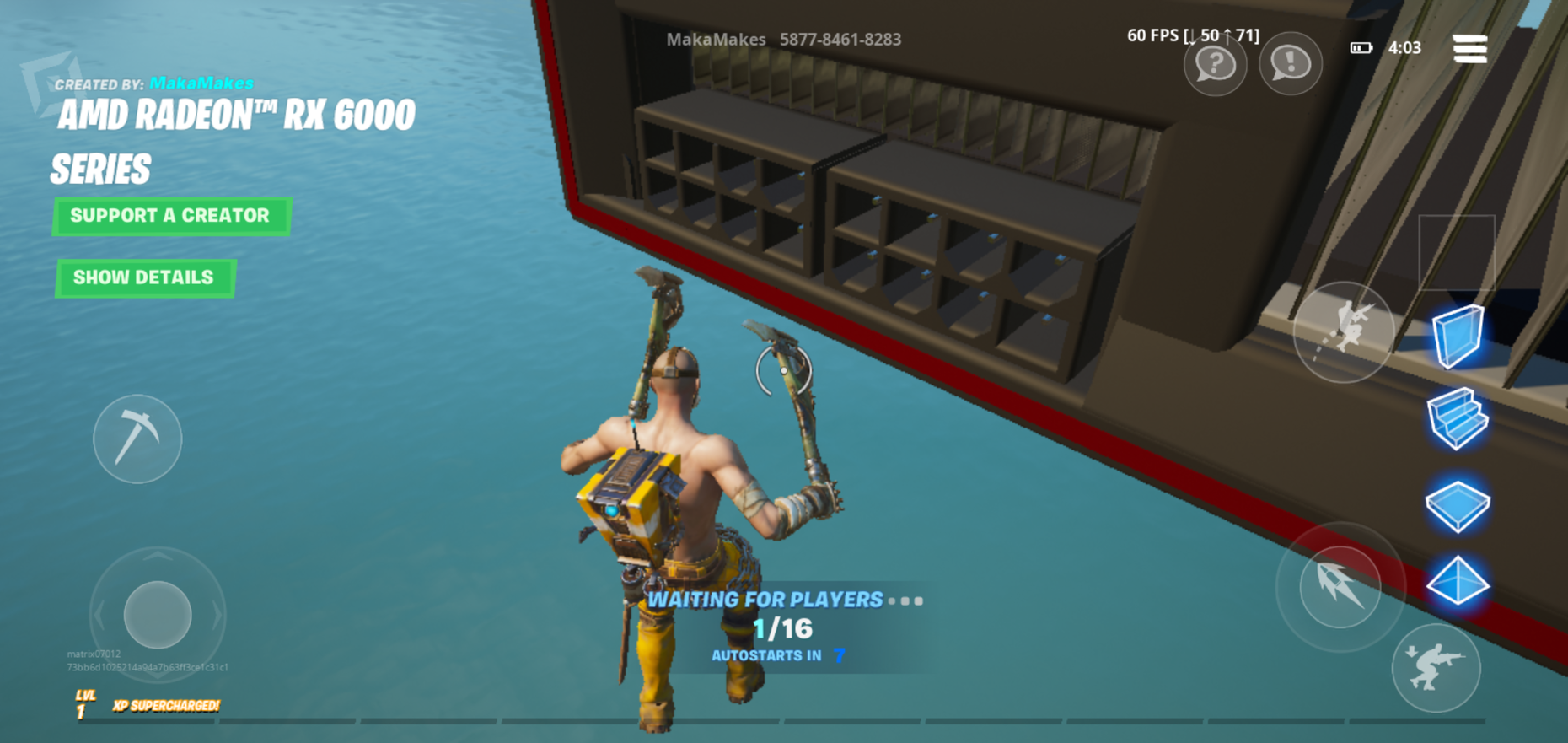The image size is (1568, 743).
Task: Select the pickaxe tool button
Action: coord(137,439)
